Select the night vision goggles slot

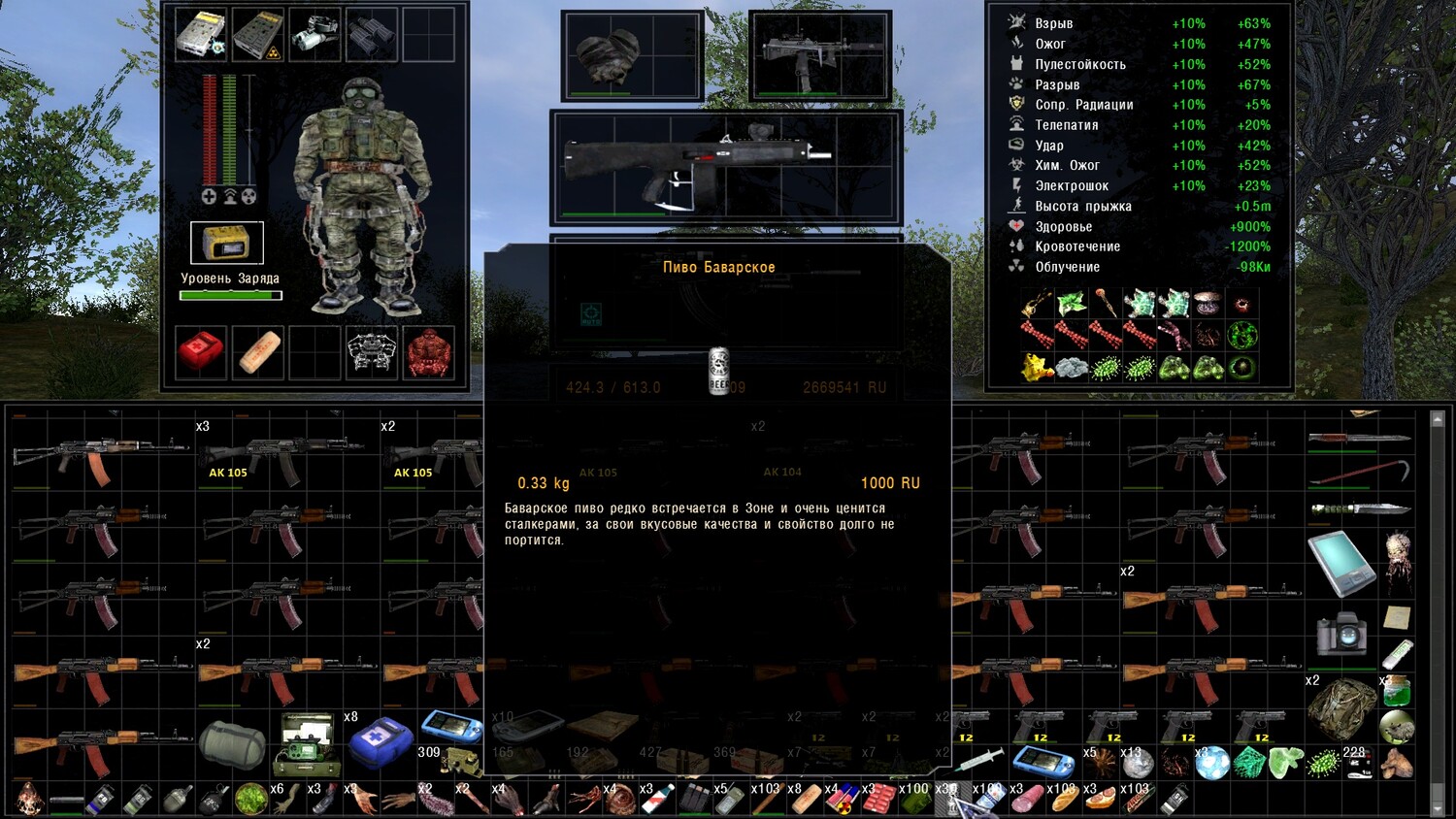(x=314, y=34)
